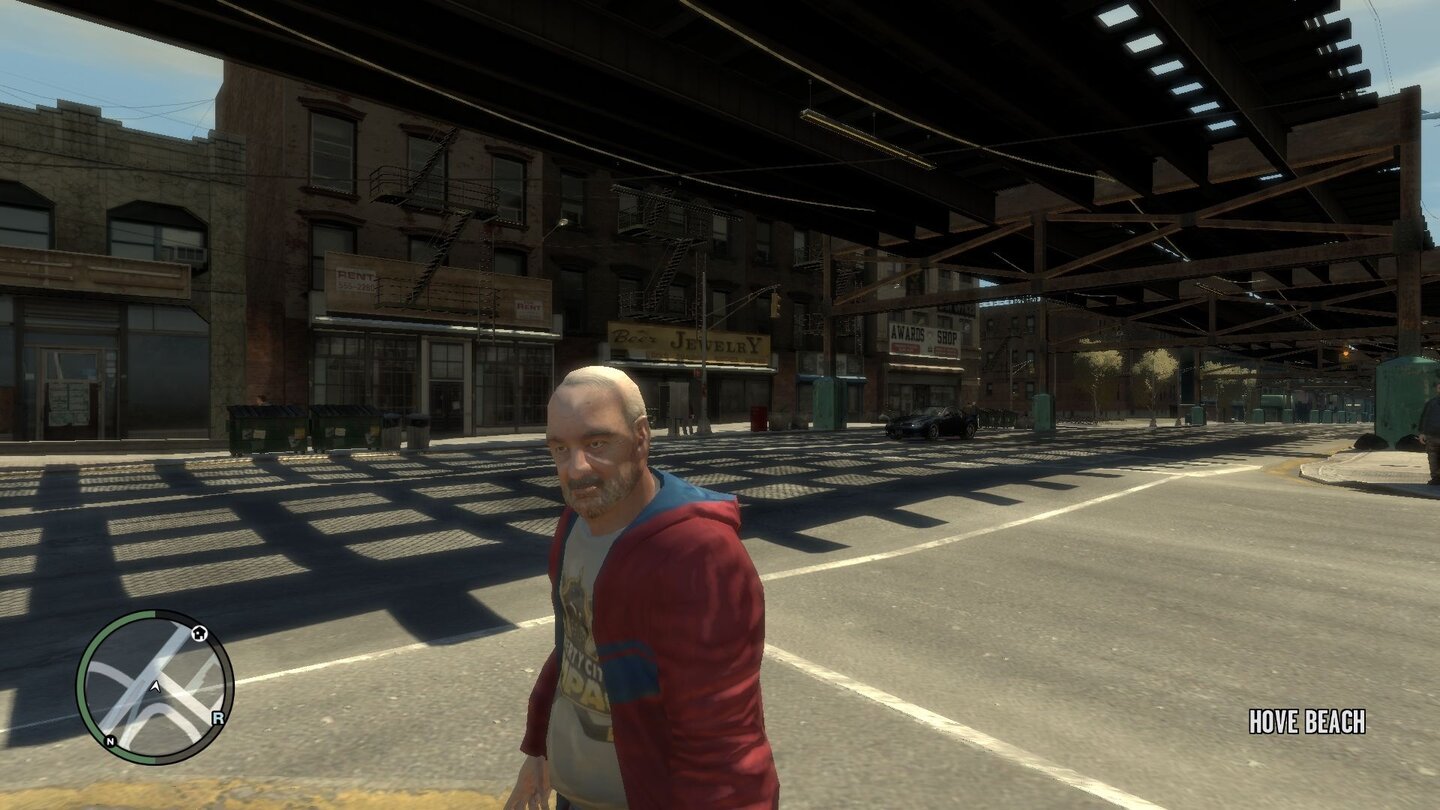Select the white player arrow on the minimap
This screenshot has height=810, width=1440.
156,688
